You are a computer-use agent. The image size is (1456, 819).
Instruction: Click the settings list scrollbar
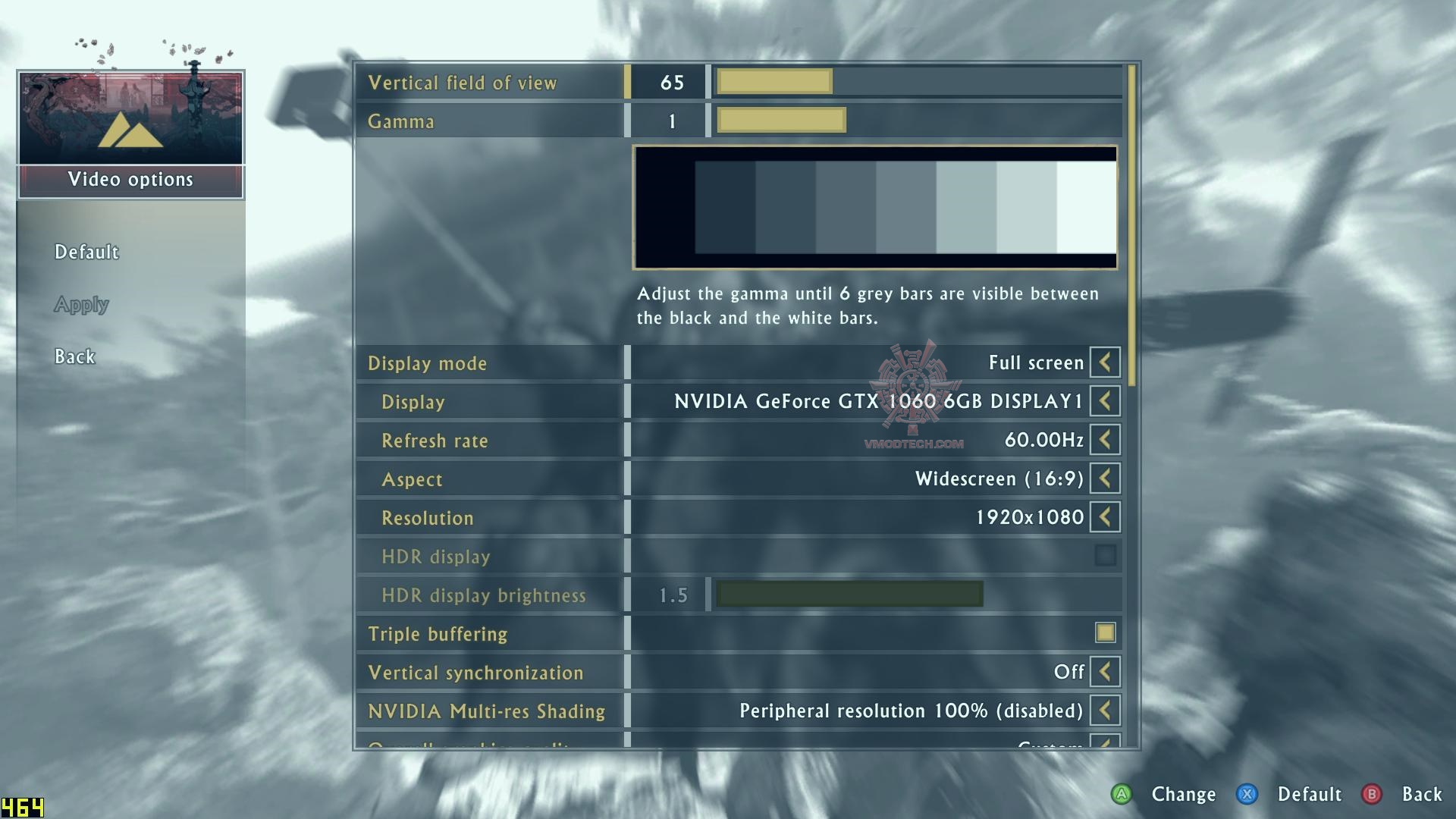pyautogui.click(x=1131, y=227)
